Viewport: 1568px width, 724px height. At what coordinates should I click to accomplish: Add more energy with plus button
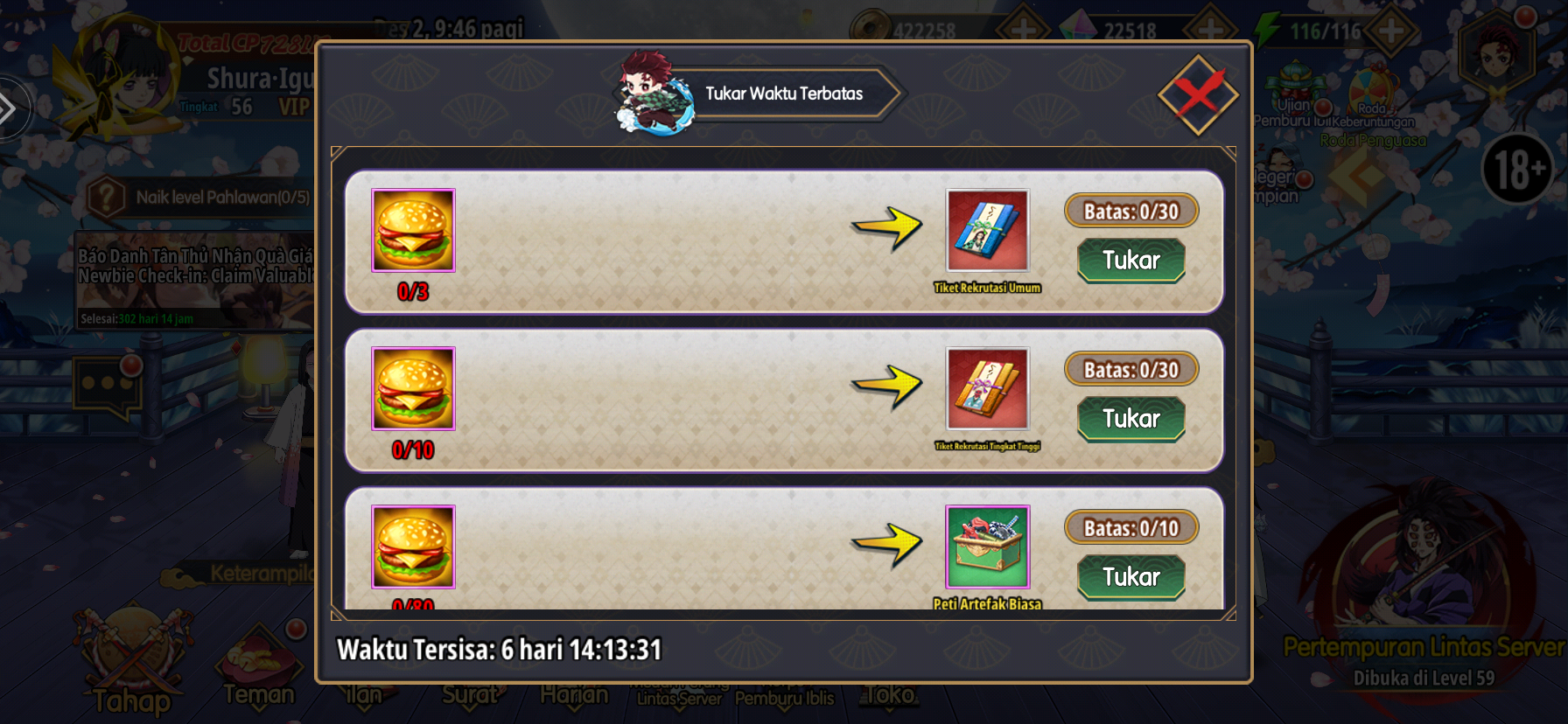[1390, 31]
